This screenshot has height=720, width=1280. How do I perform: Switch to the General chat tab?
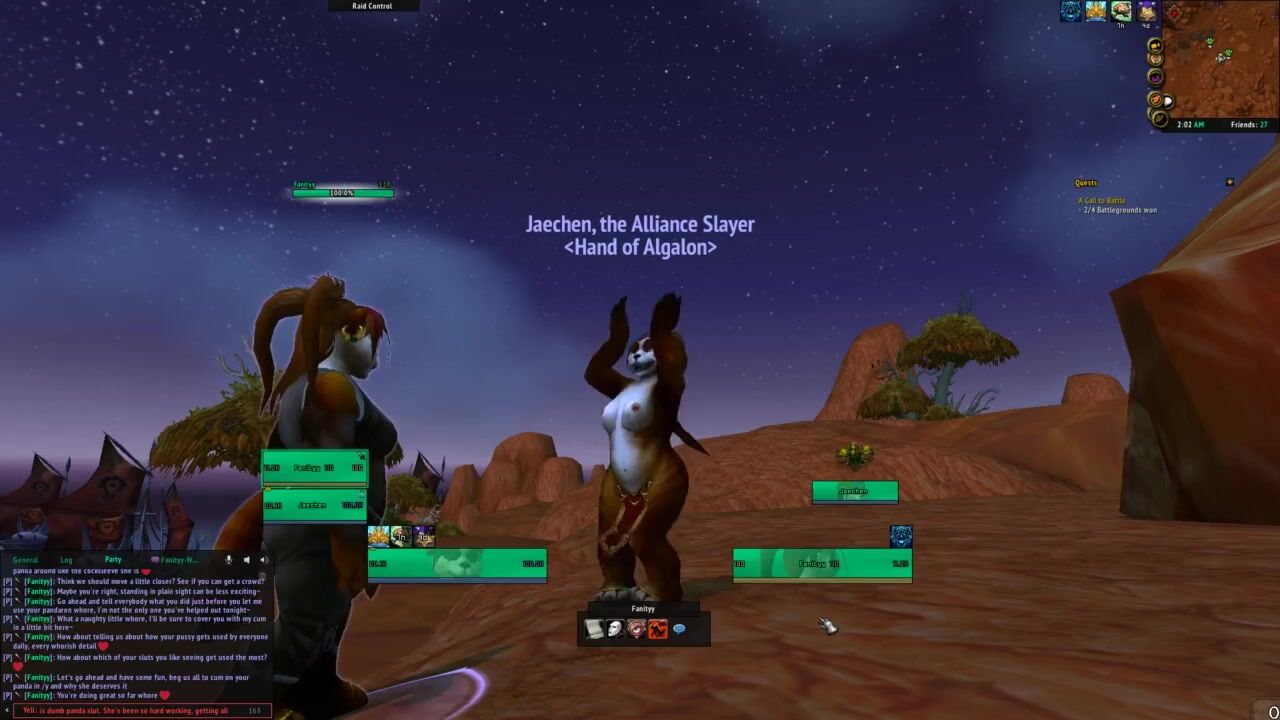(x=25, y=560)
